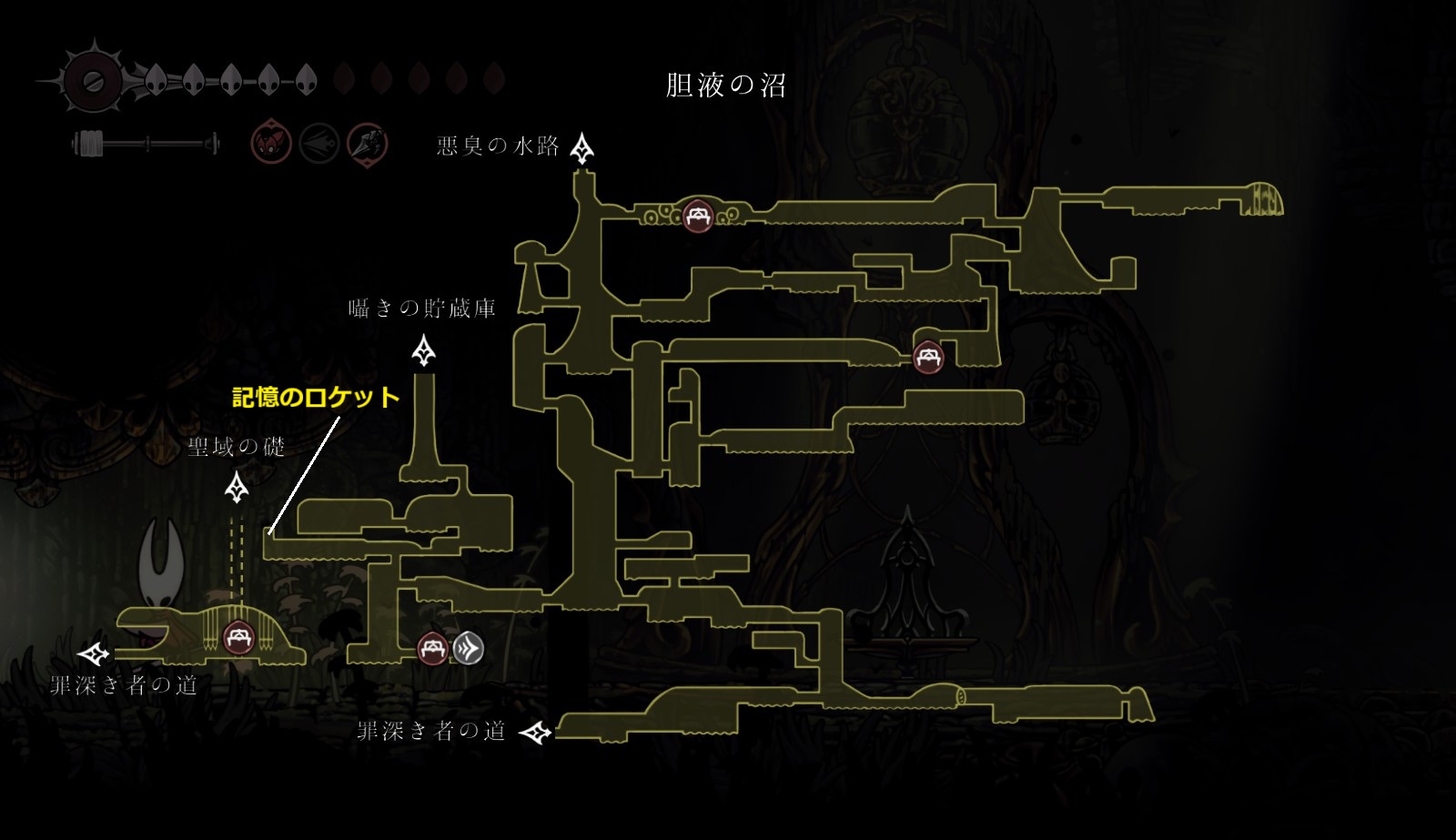Choose the exit arrow below 囁きの貯蔵庫
This screenshot has height=840, width=1456.
tap(423, 350)
